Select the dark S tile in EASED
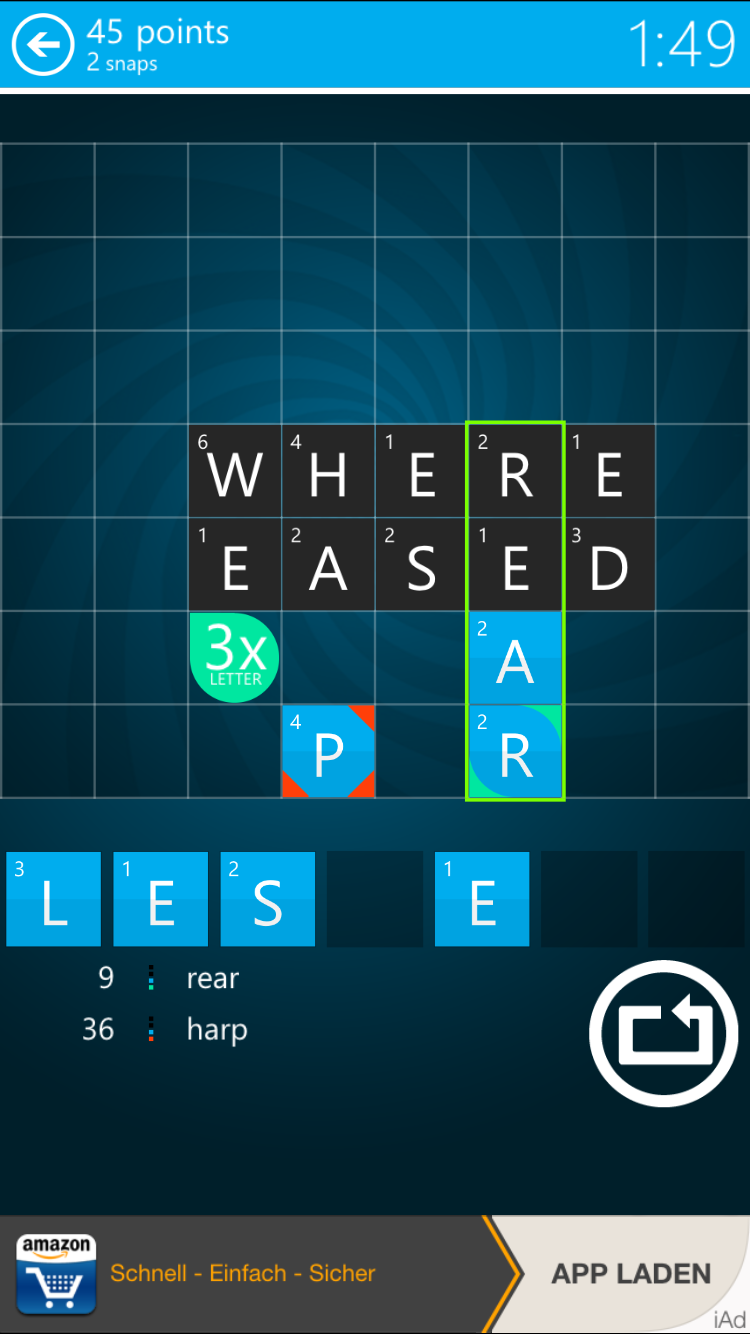Screen dimensions: 750x1334 pos(421,565)
